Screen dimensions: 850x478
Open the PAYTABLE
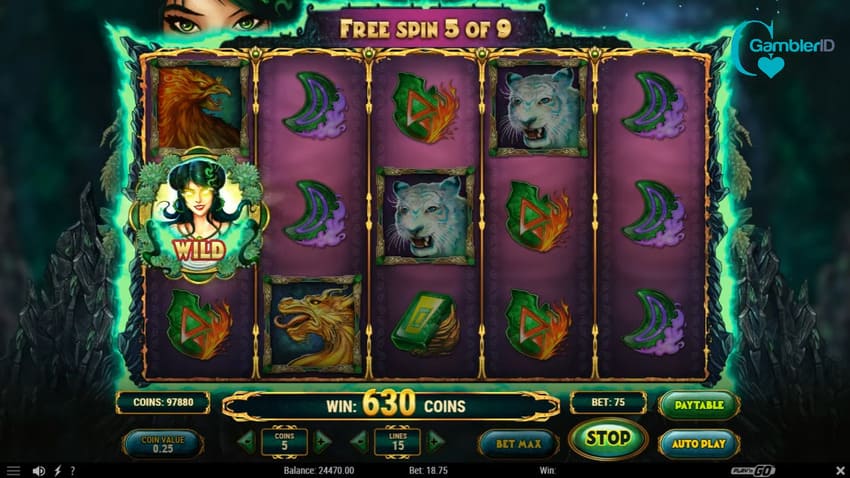click(x=699, y=404)
